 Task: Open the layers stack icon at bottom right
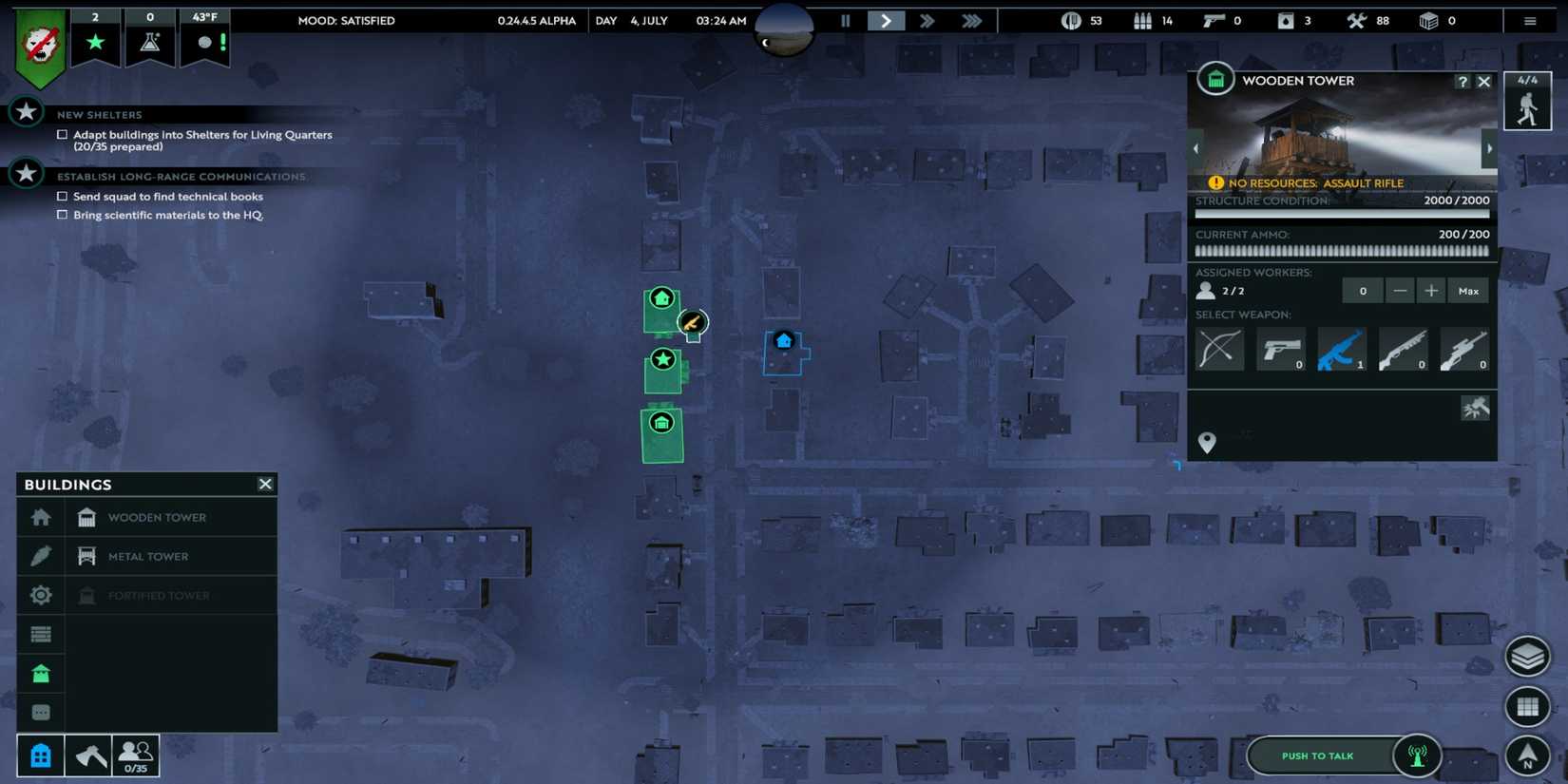coord(1528,655)
